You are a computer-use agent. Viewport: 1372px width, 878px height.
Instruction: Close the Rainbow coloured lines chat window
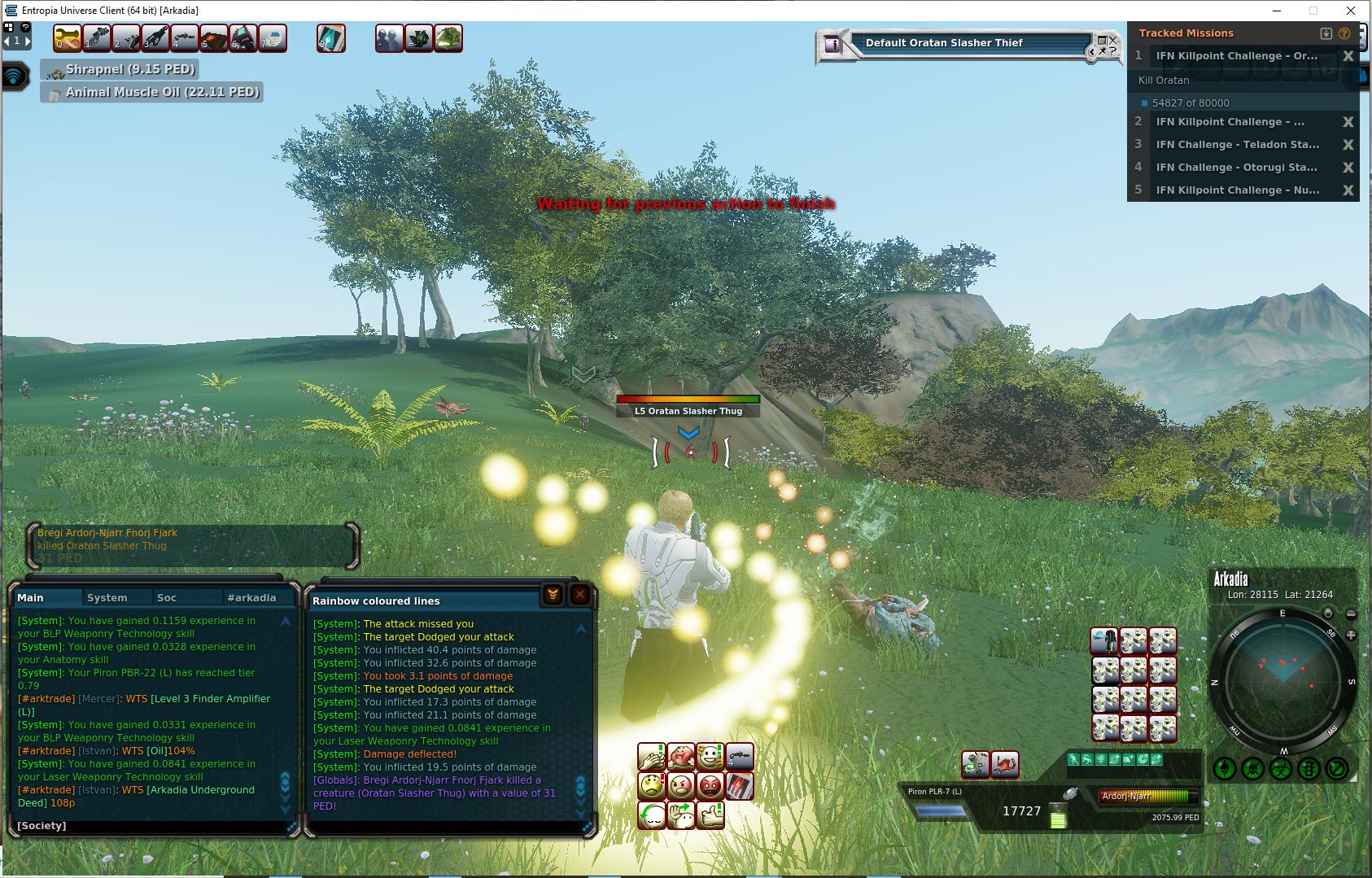pos(579,595)
